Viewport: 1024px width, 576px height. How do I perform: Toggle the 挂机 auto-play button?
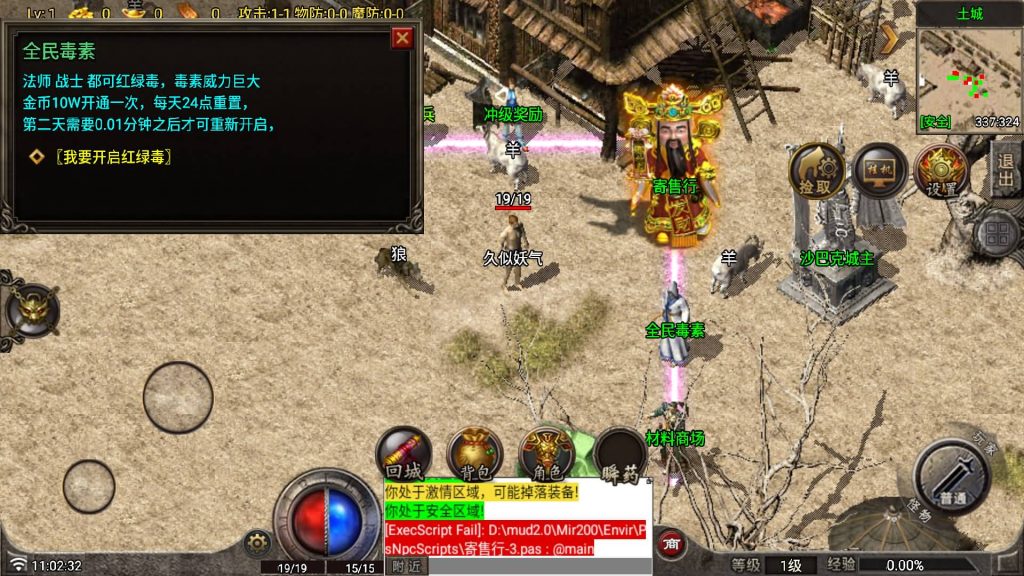point(879,171)
